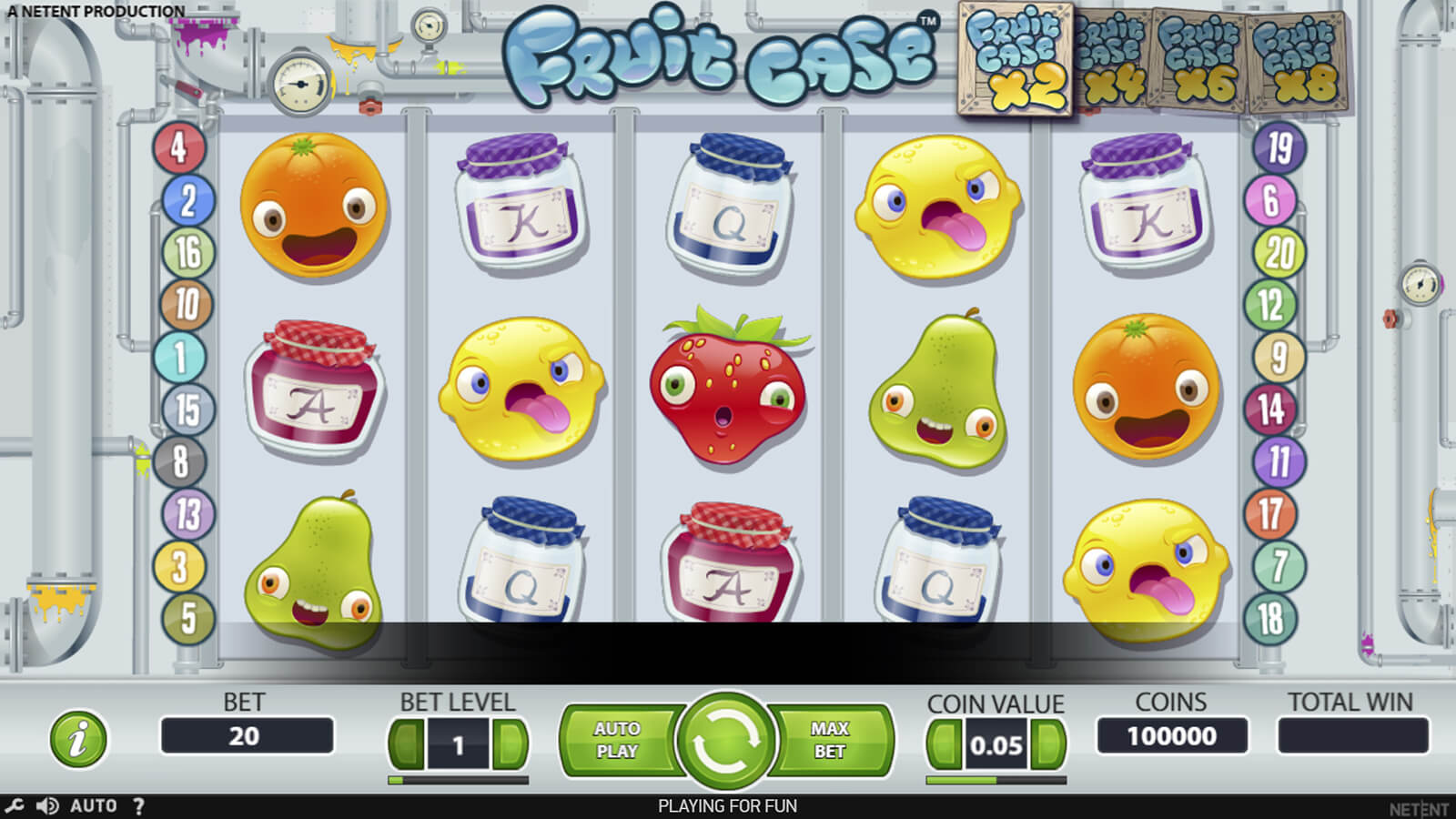Place the Max Bet
The image size is (1456, 819).
click(829, 740)
